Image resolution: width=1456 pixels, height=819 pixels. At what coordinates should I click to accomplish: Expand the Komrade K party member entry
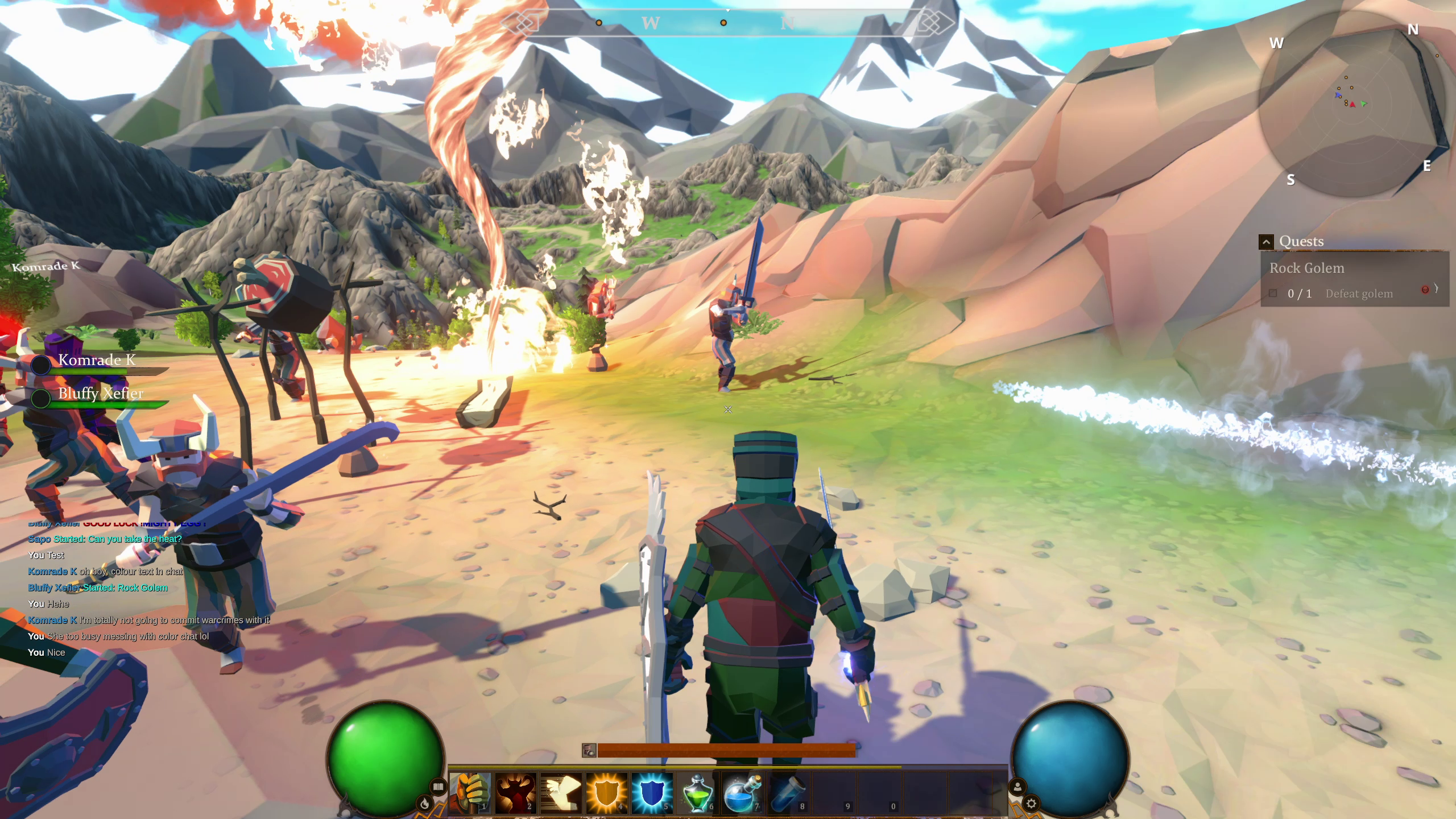(x=97, y=359)
